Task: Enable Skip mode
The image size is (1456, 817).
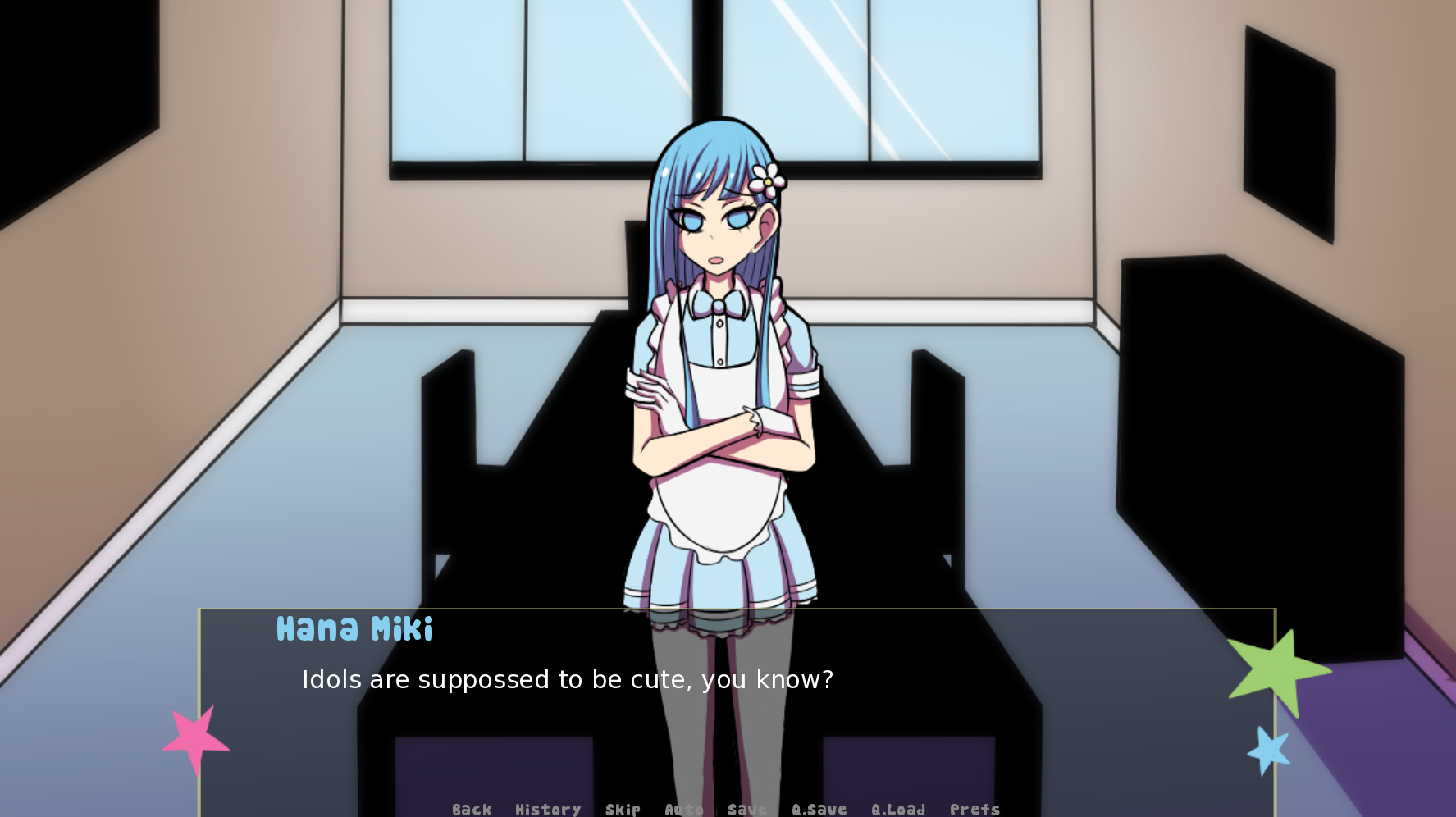Action: click(x=622, y=809)
